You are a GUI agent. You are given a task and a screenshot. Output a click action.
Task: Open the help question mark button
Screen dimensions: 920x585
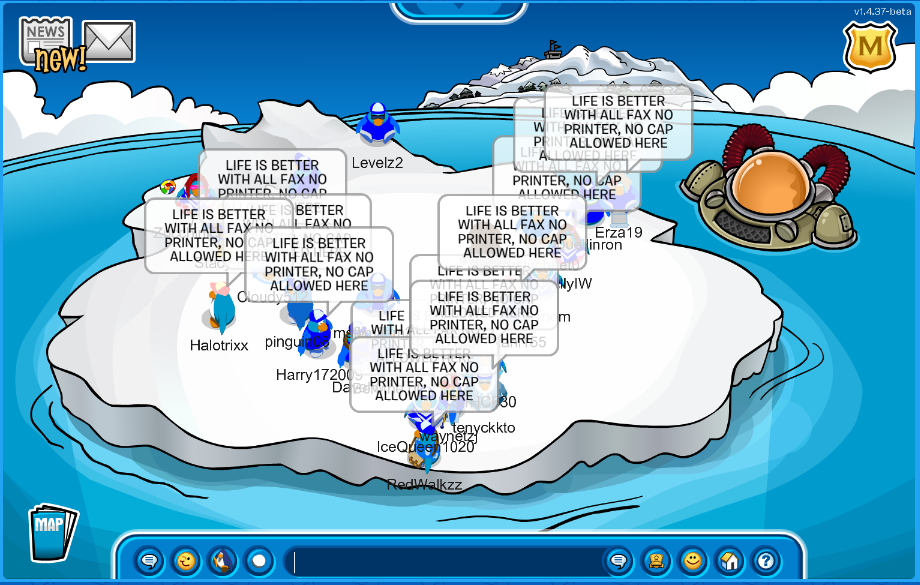pos(765,561)
